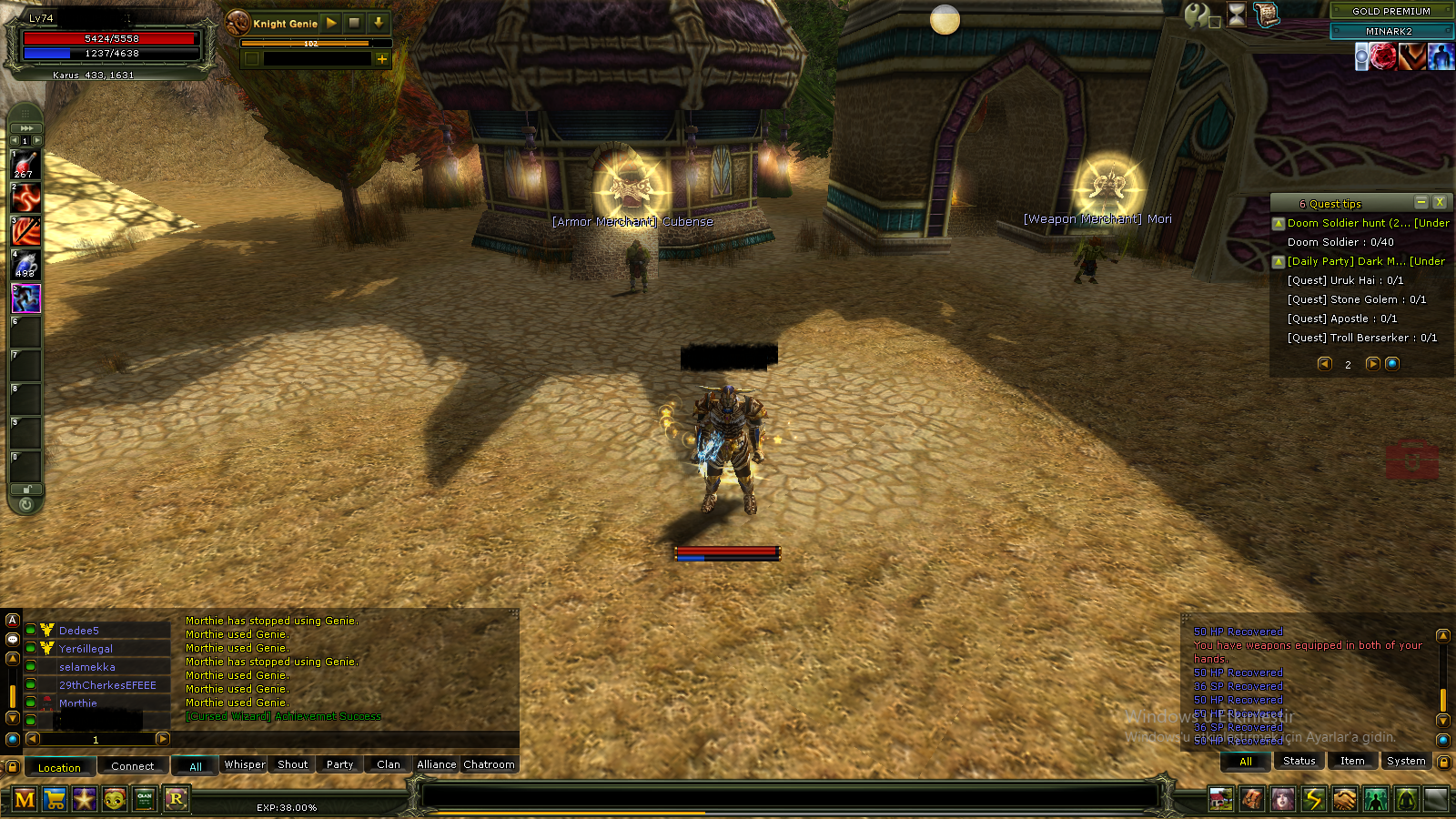Go to the next quest tips page
1456x819 pixels.
click(x=1372, y=364)
